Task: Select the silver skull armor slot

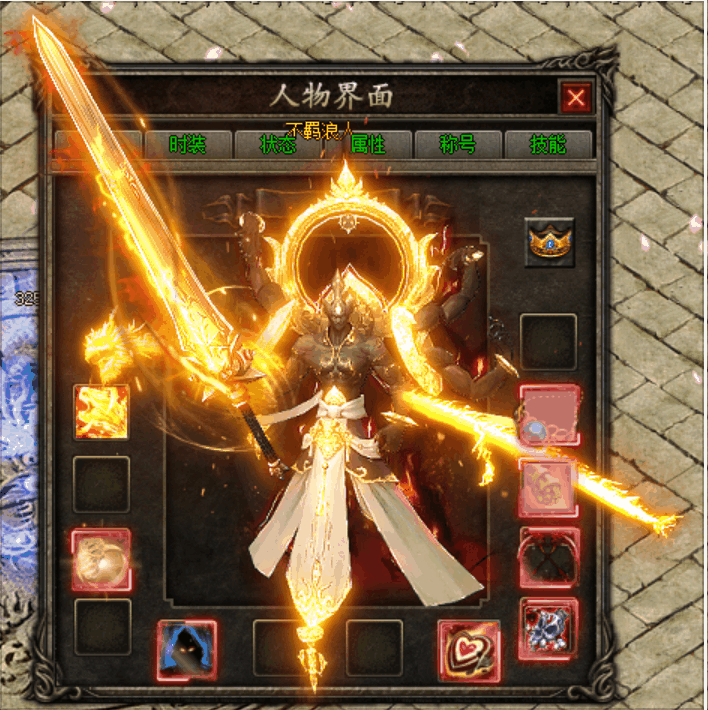Action: point(548,629)
